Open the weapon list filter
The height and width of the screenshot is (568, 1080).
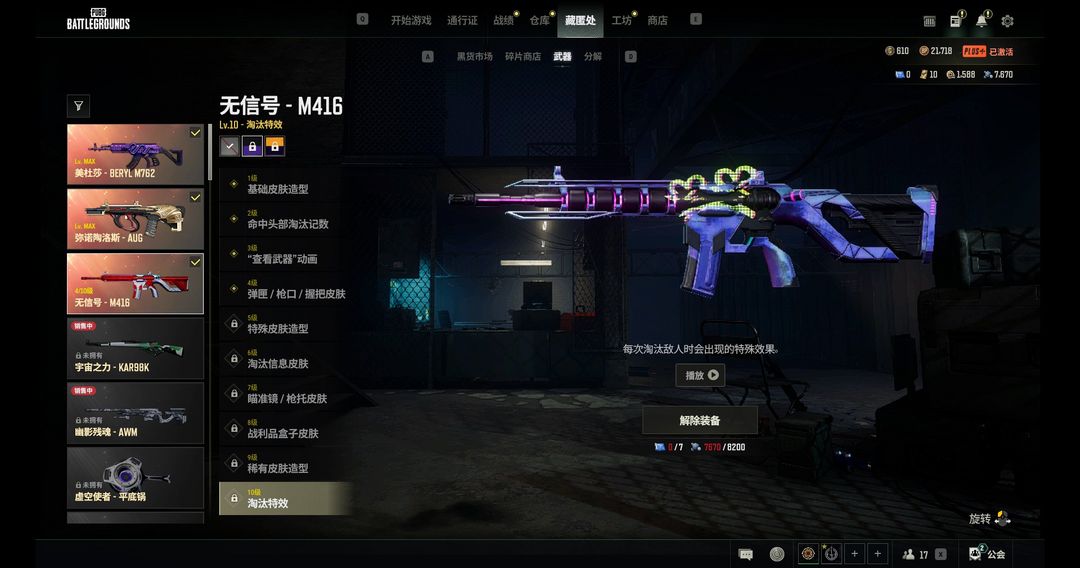coord(78,105)
